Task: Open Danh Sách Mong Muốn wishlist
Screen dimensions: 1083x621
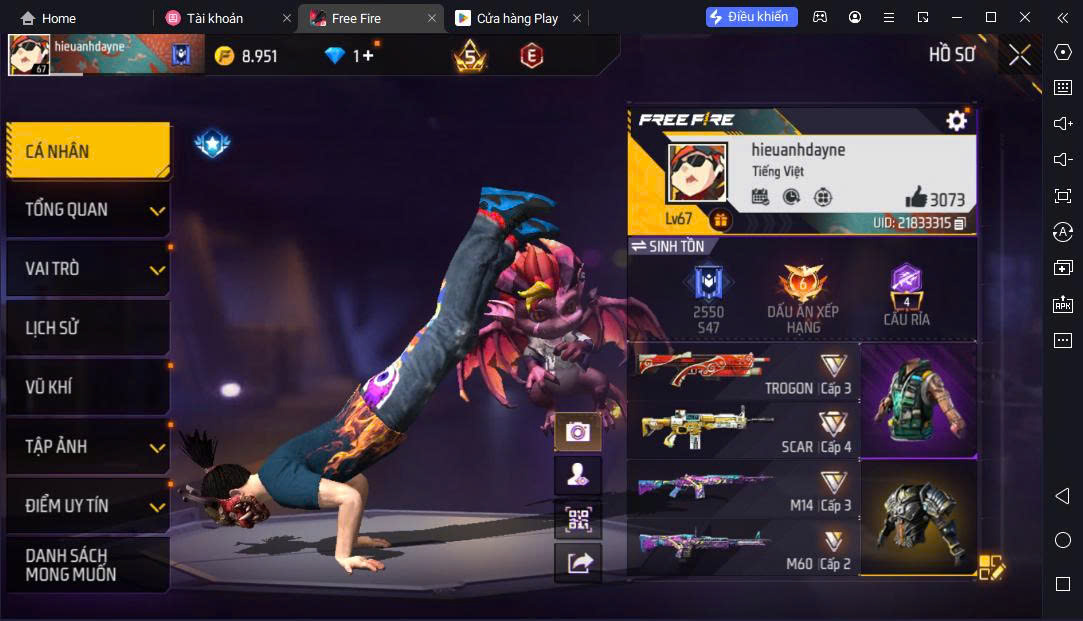Action: (88, 565)
